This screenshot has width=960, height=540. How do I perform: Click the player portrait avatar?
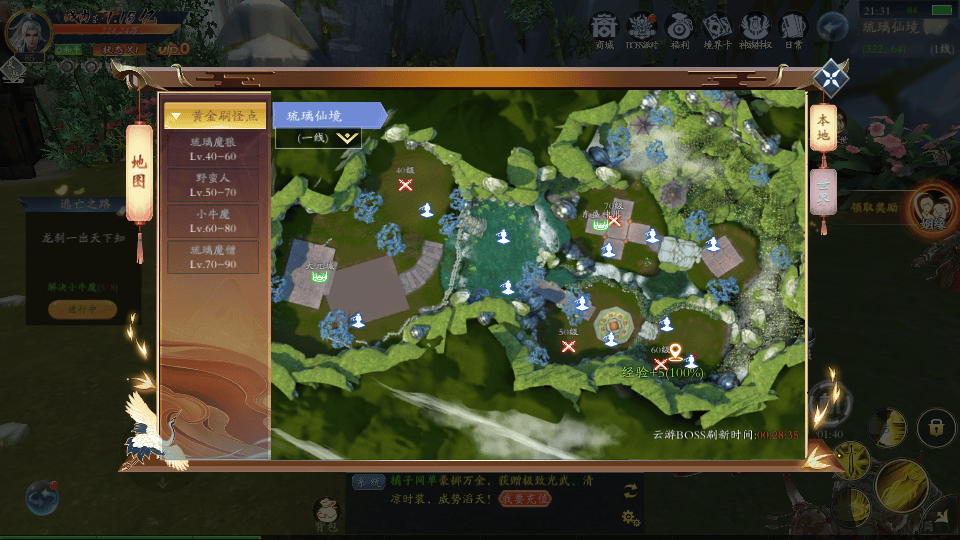[x=26, y=31]
